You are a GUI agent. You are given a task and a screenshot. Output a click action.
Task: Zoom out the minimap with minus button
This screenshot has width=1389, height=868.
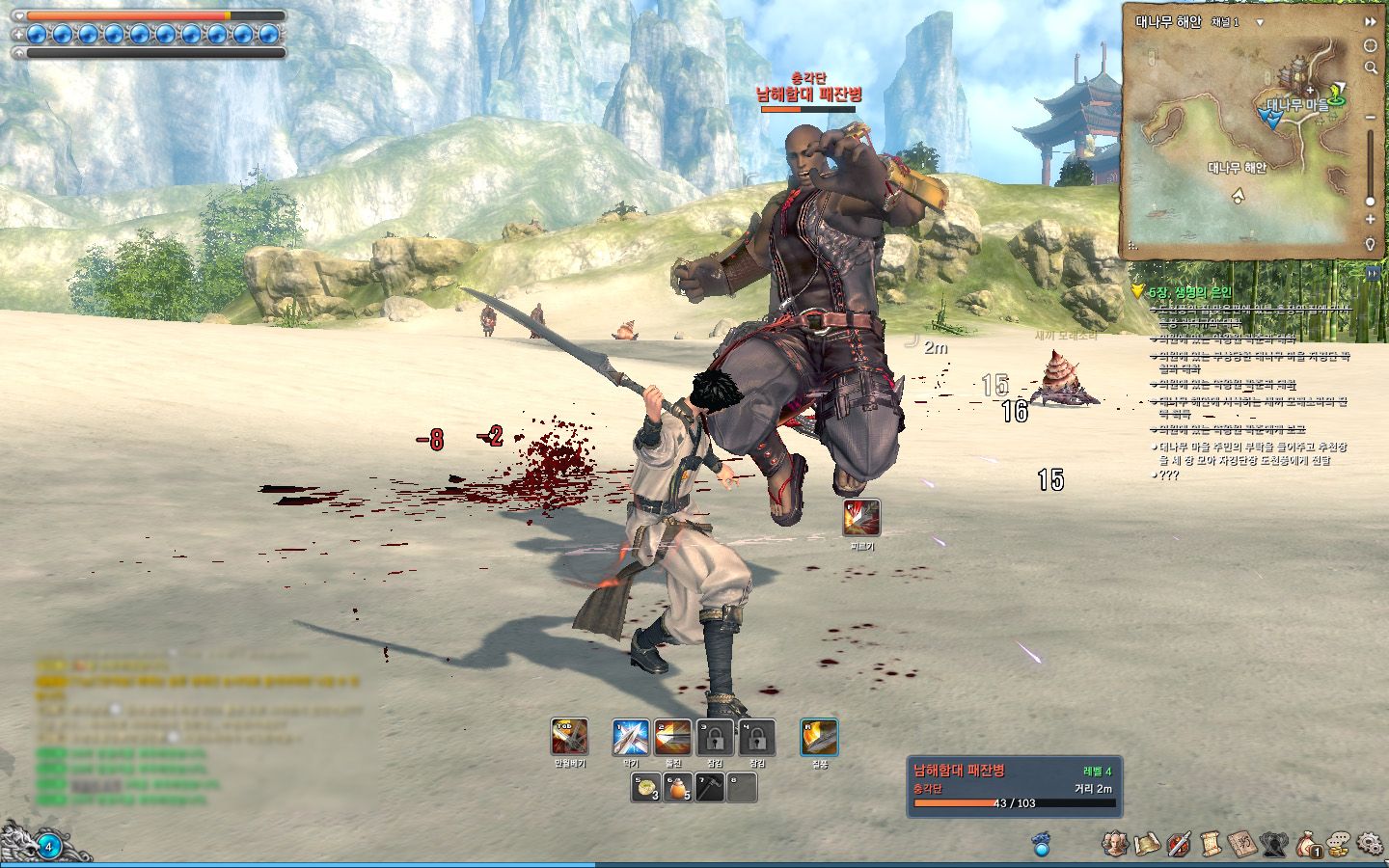click(x=1370, y=118)
